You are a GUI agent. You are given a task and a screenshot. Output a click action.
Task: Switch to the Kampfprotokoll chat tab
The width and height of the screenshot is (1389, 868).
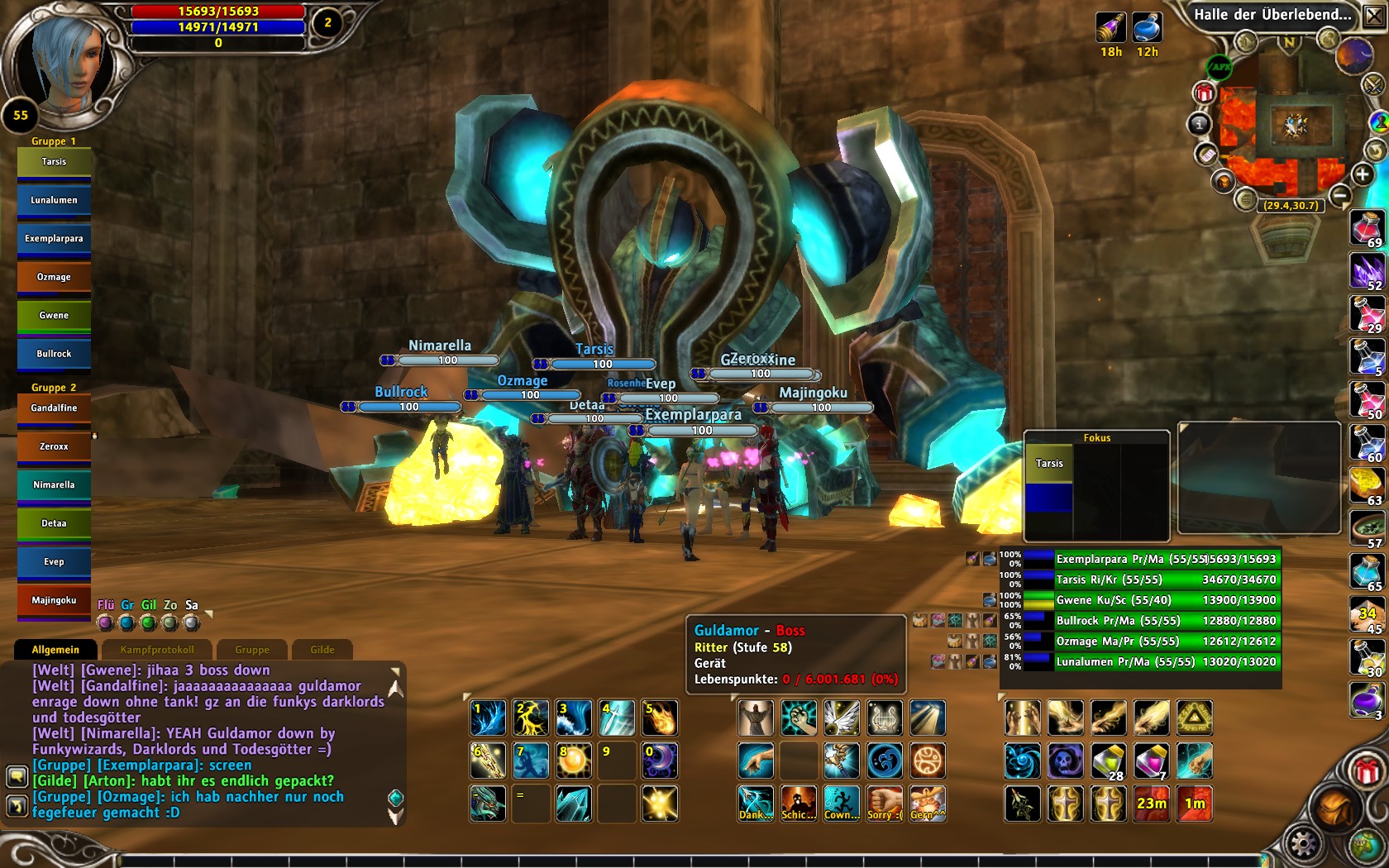[x=157, y=650]
